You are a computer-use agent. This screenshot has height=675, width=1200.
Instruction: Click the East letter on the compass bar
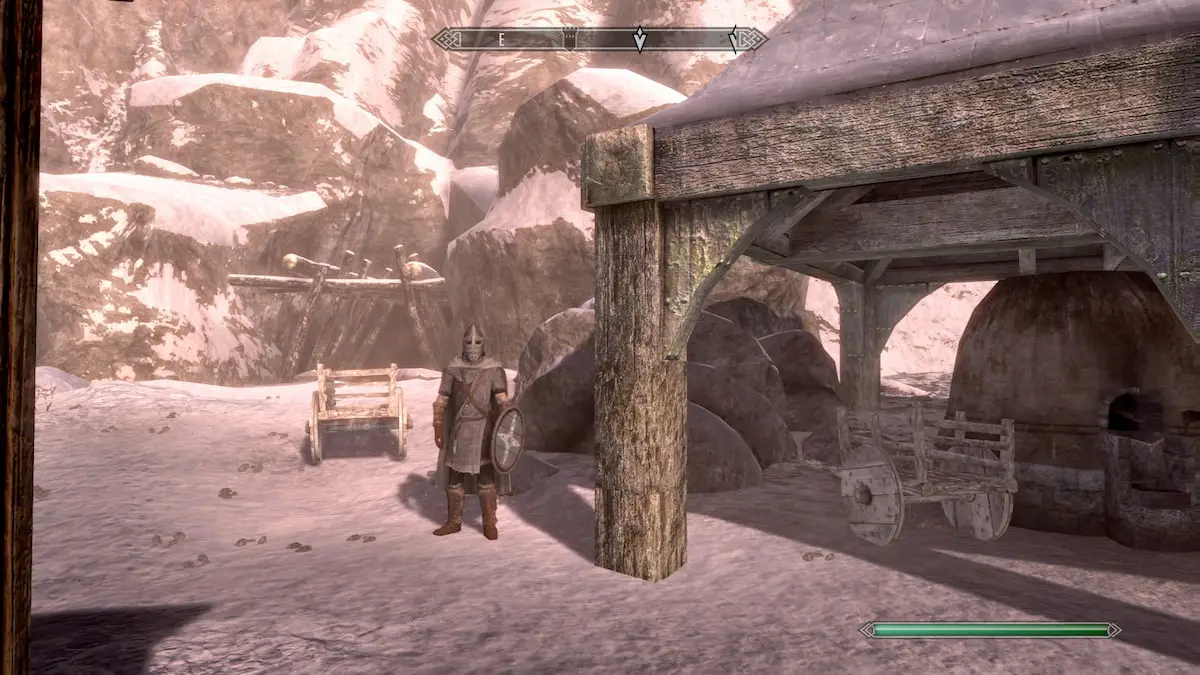(x=501, y=40)
